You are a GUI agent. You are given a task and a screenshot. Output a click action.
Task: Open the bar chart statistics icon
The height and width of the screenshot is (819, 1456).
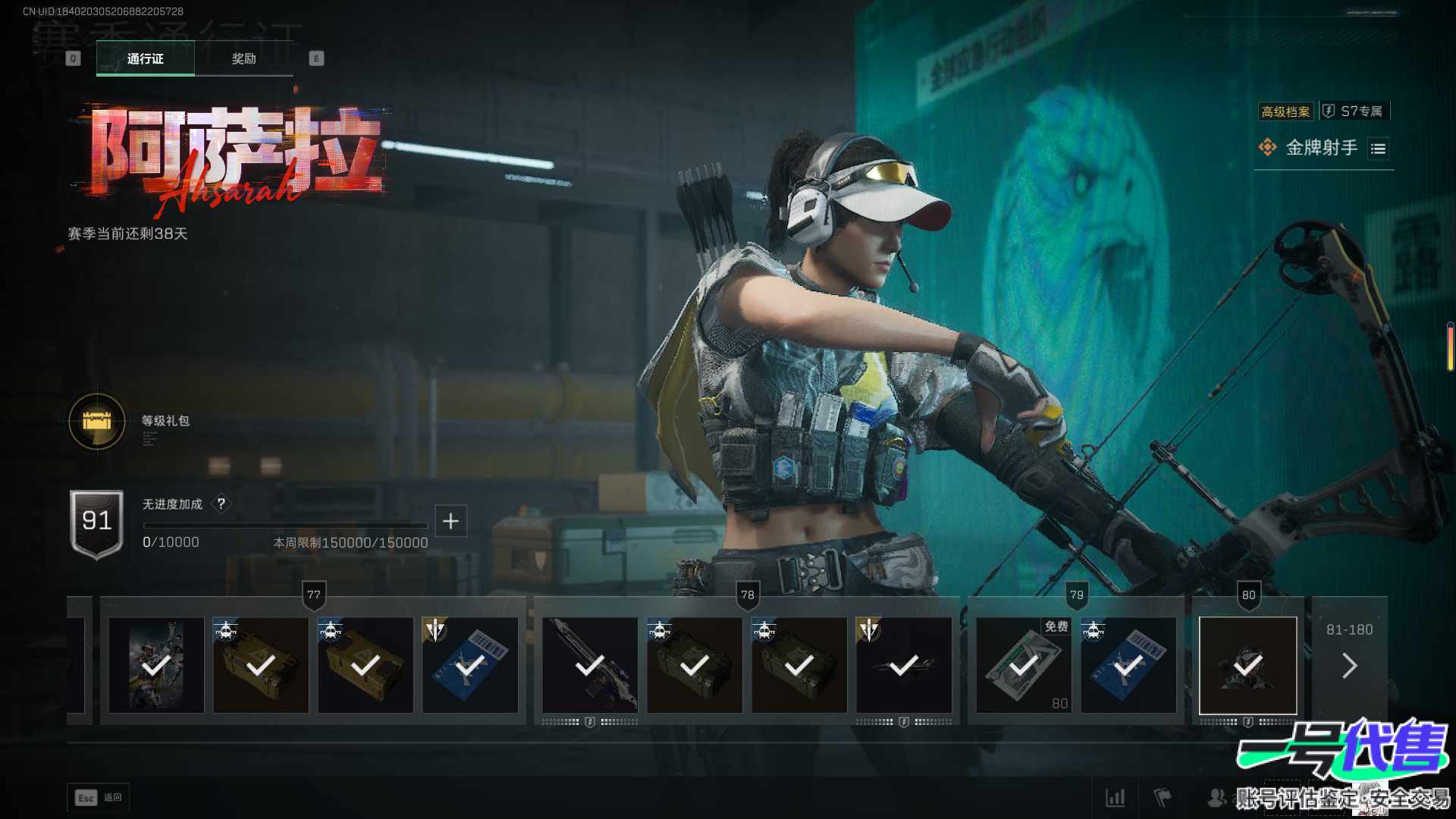1115,798
